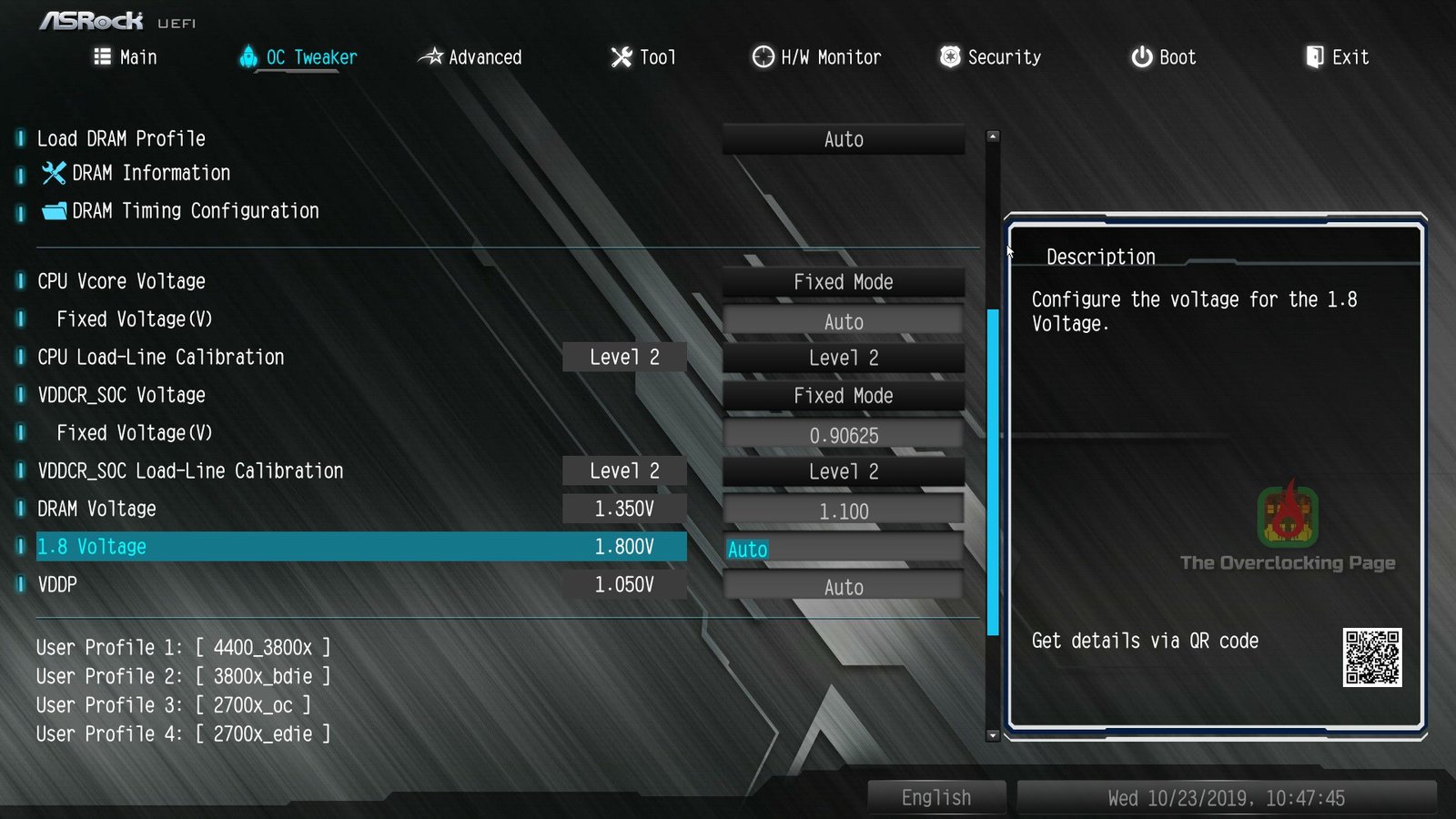Screen dimensions: 1456x819
Task: Open the CPU Vcore Voltage Fixed Mode dropdown
Action: 843,281
